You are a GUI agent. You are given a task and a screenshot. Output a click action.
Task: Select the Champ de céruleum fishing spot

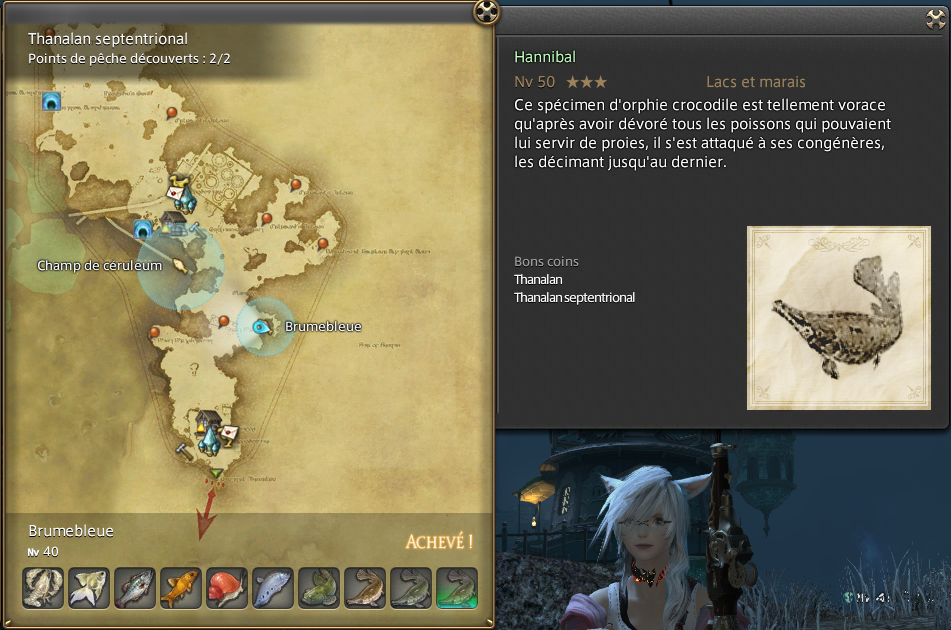click(180, 265)
